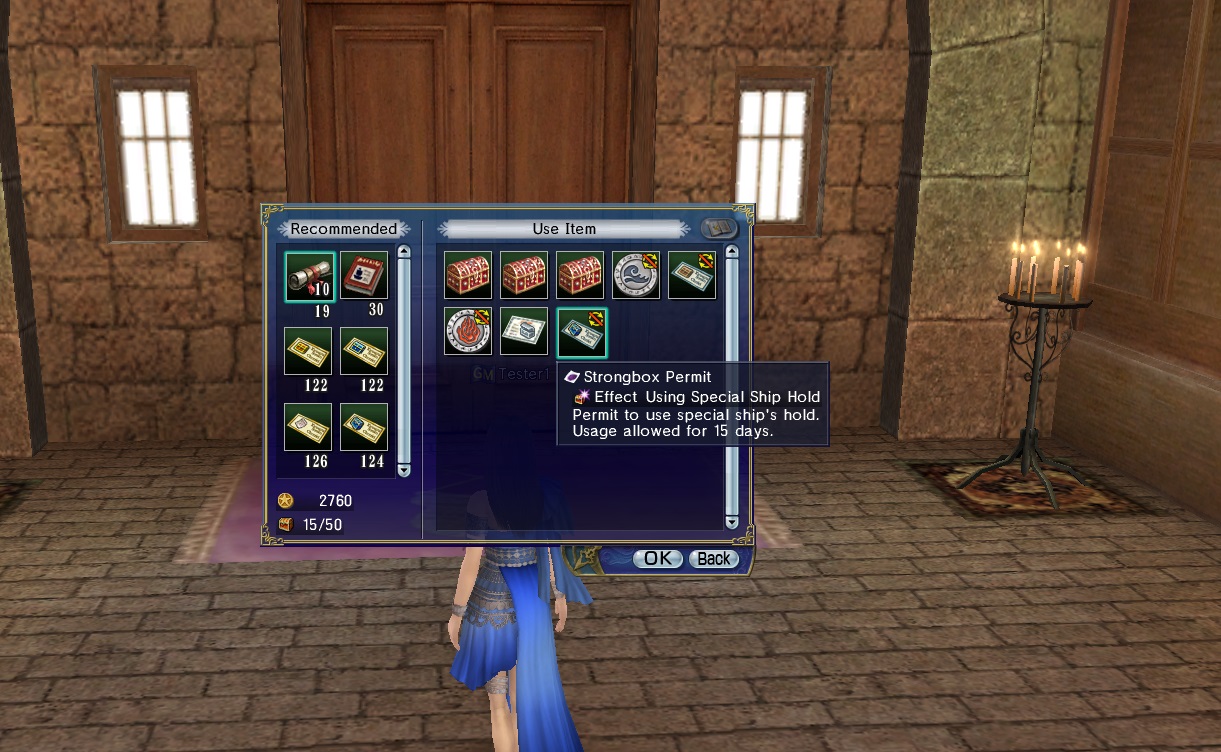Image resolution: width=1221 pixels, height=752 pixels.
Task: Select the white permit beside the flame emblem
Action: 524,331
